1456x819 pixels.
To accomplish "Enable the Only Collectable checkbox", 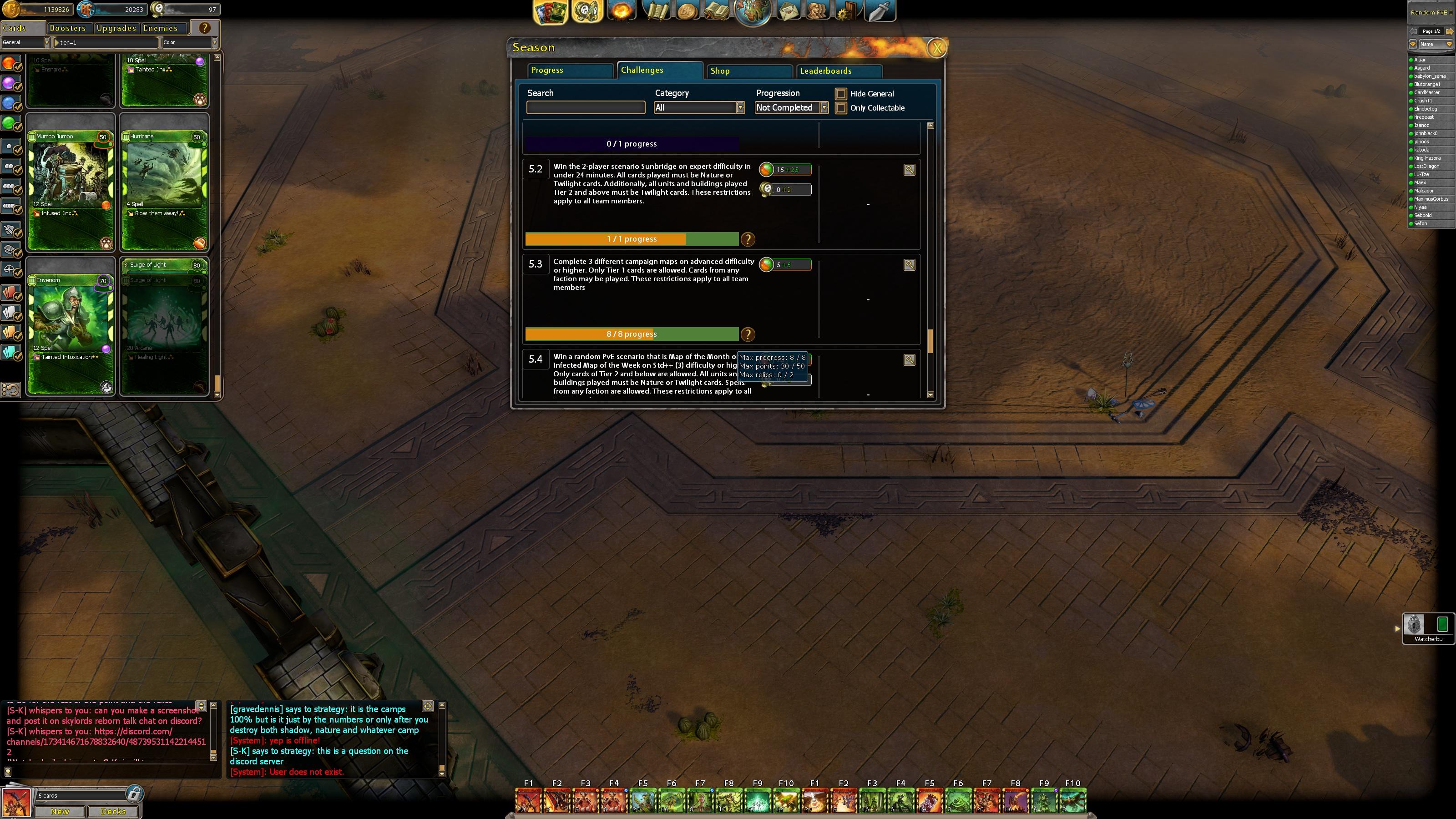I will [841, 108].
